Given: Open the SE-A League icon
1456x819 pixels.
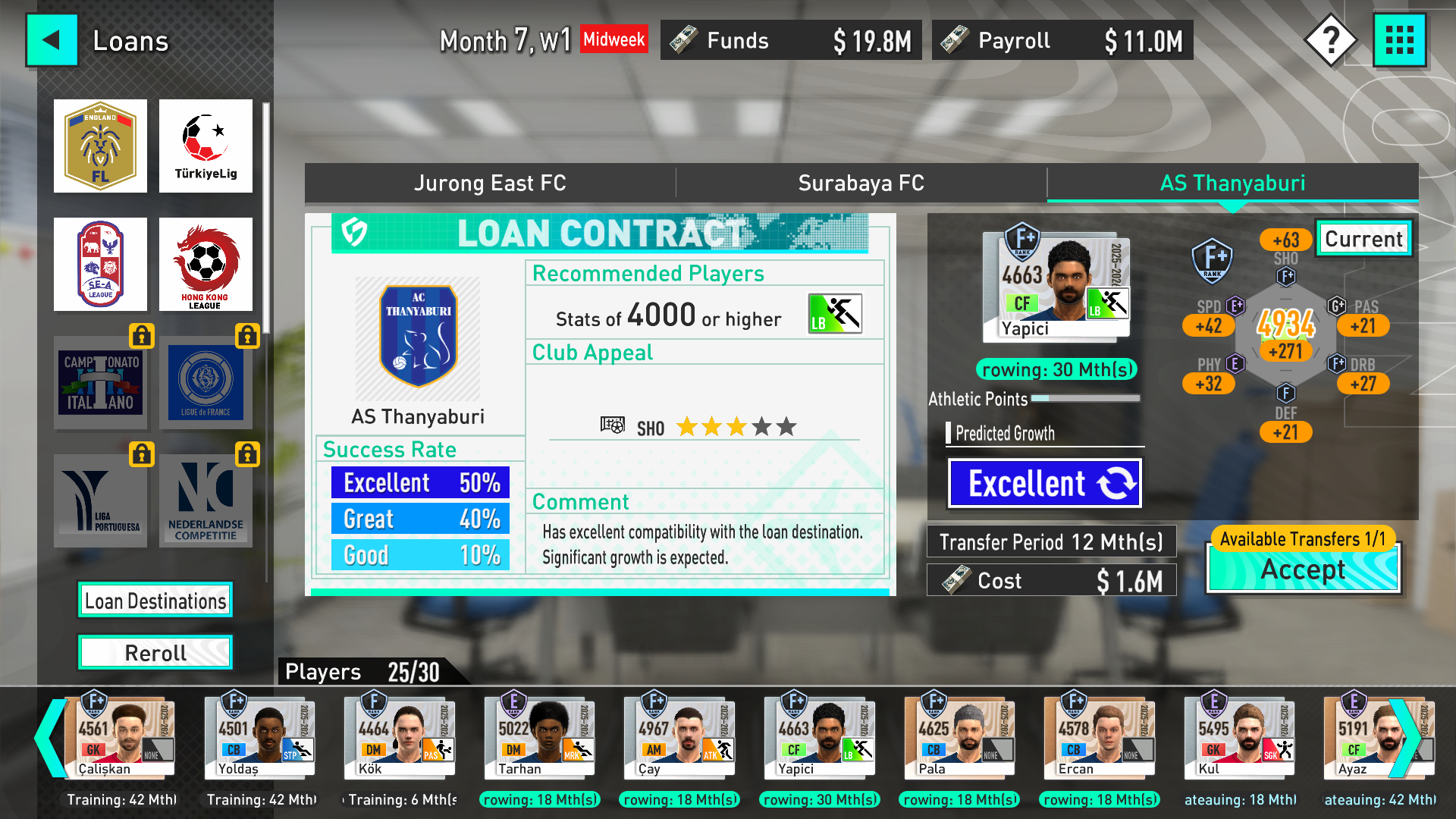Looking at the screenshot, I should (x=100, y=264).
